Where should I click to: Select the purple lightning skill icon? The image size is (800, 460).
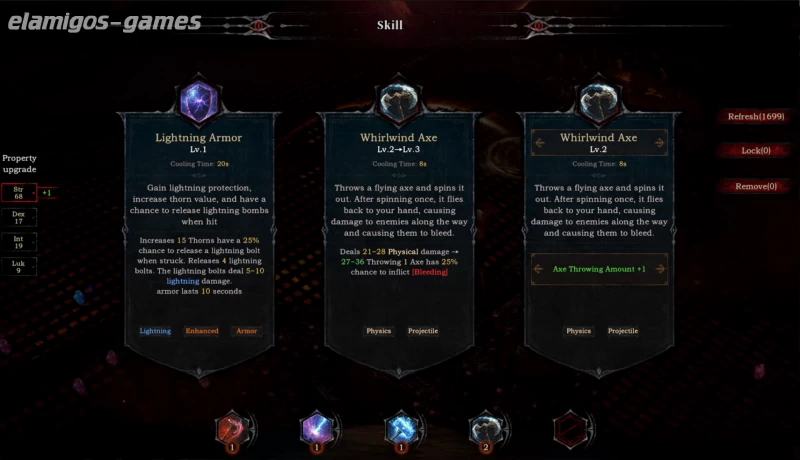(315, 428)
